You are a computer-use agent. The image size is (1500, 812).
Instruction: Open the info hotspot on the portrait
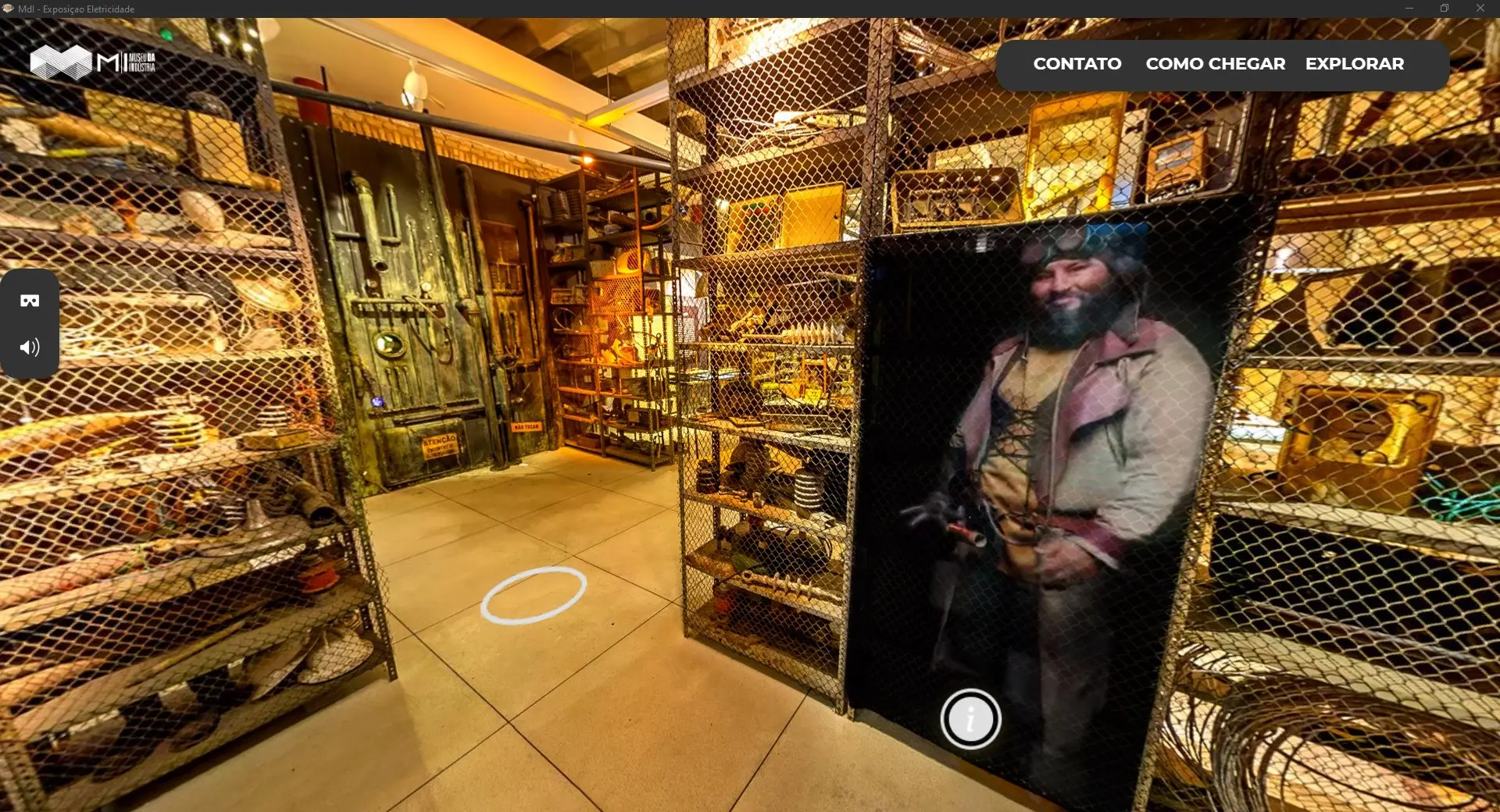pyautogui.click(x=970, y=719)
